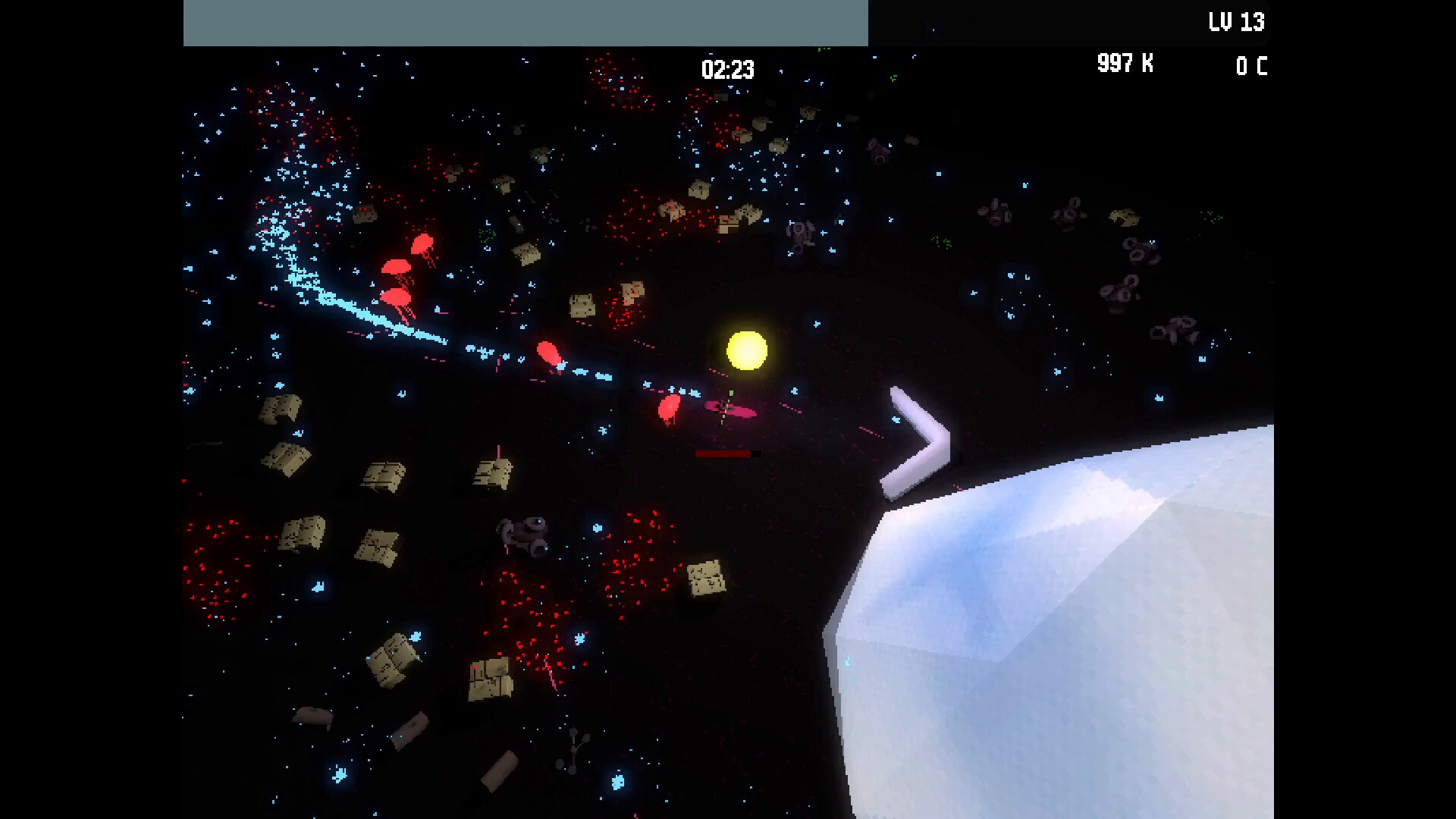This screenshot has width=1456, height=819.
Task: Select the glowing yellow orb pickup
Action: 748,350
